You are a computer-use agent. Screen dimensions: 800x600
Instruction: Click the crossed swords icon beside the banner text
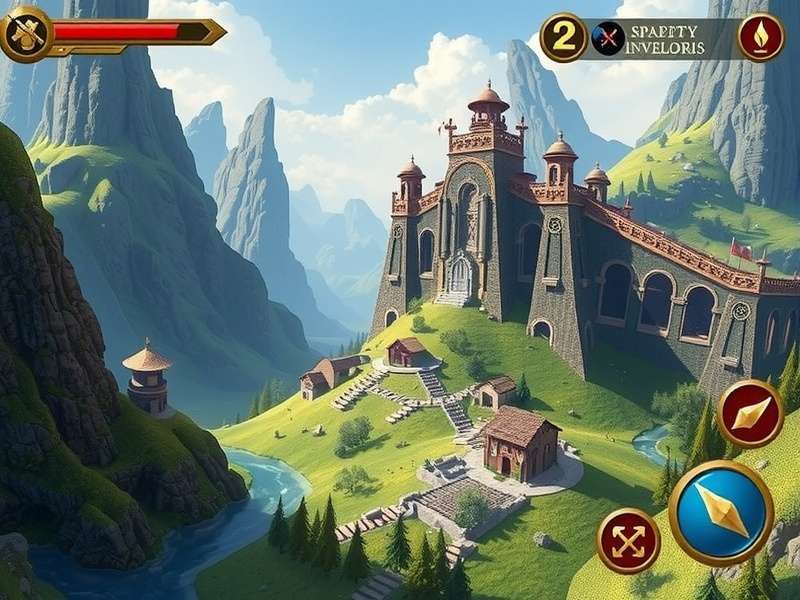click(607, 38)
